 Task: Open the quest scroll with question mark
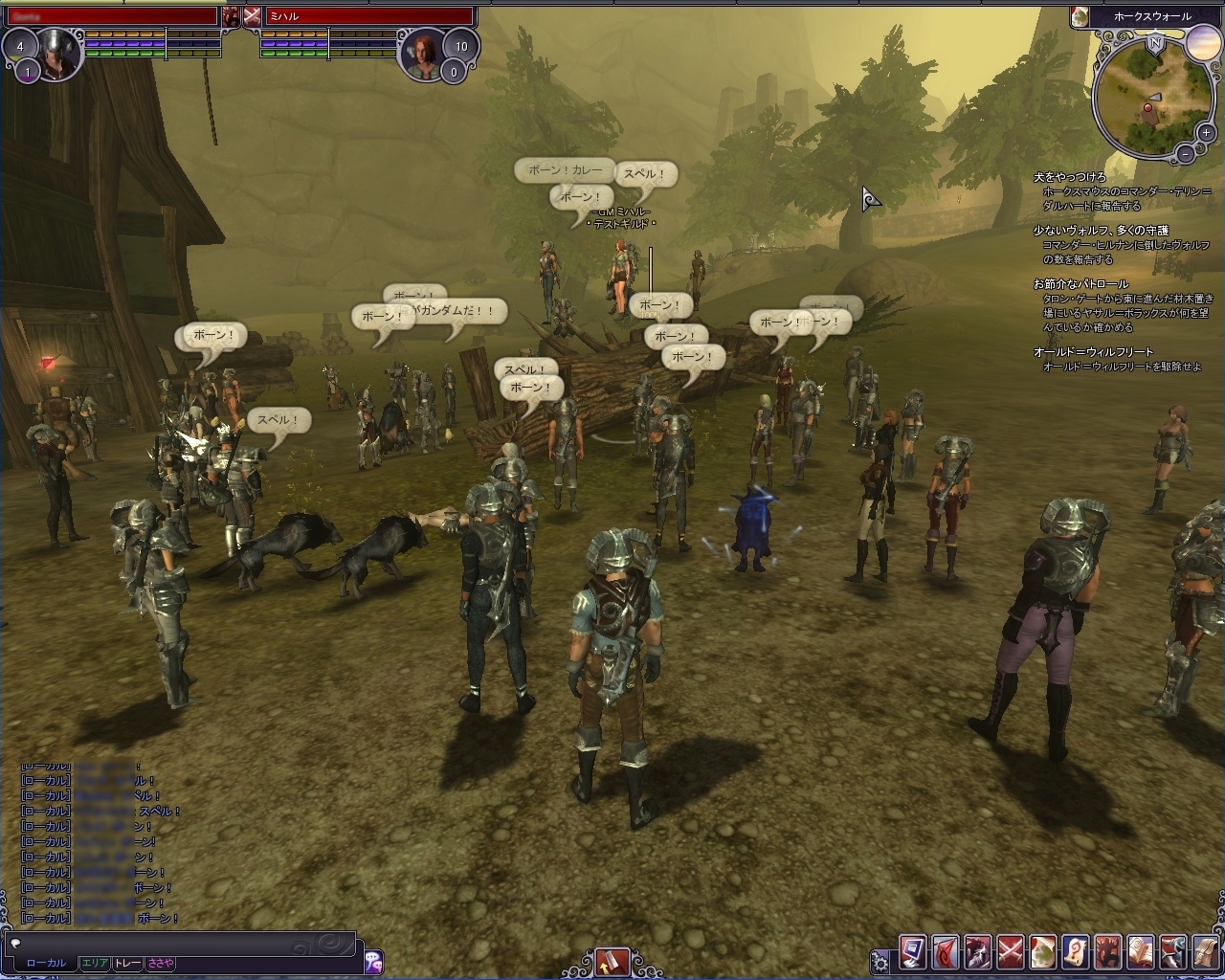1076,953
